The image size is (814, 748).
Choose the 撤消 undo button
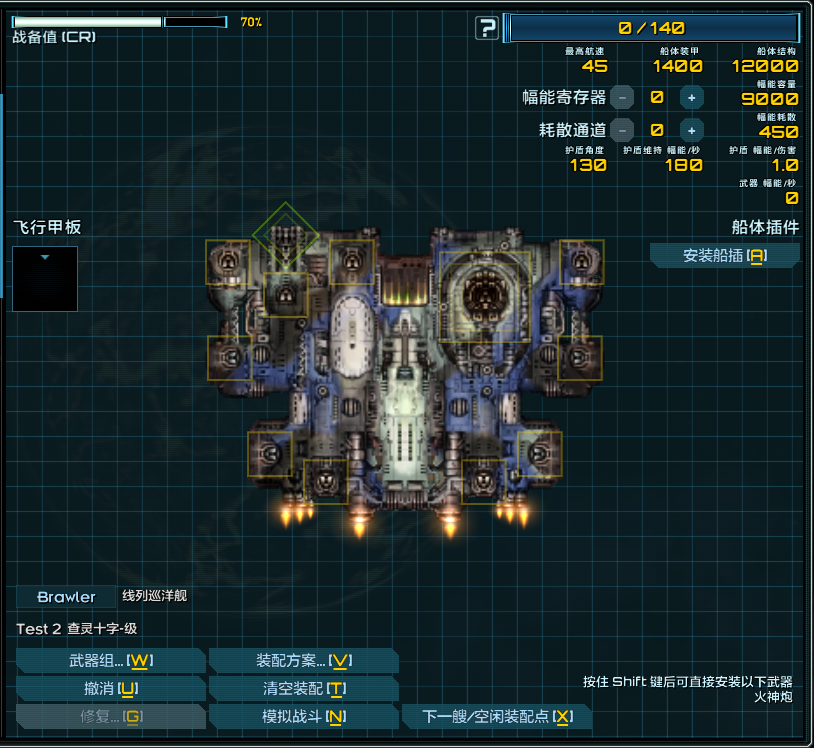[110, 689]
